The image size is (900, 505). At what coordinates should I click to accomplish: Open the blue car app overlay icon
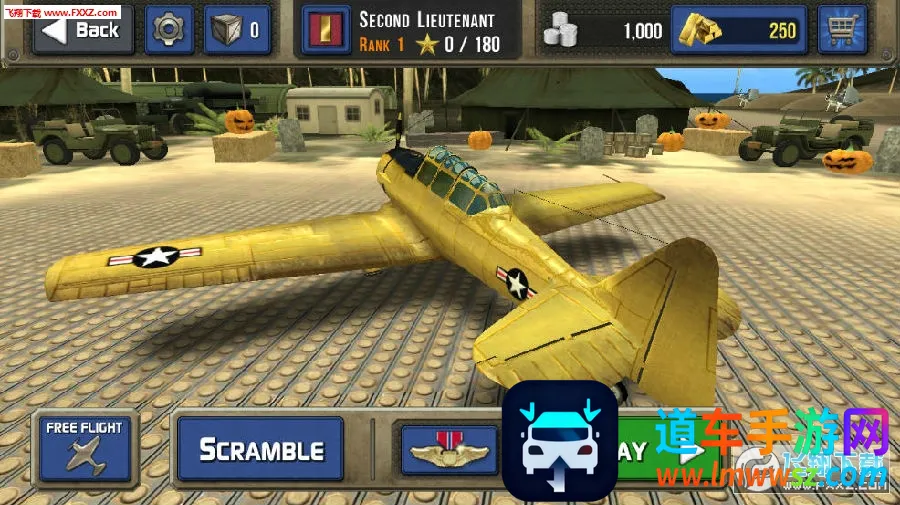[x=559, y=441]
